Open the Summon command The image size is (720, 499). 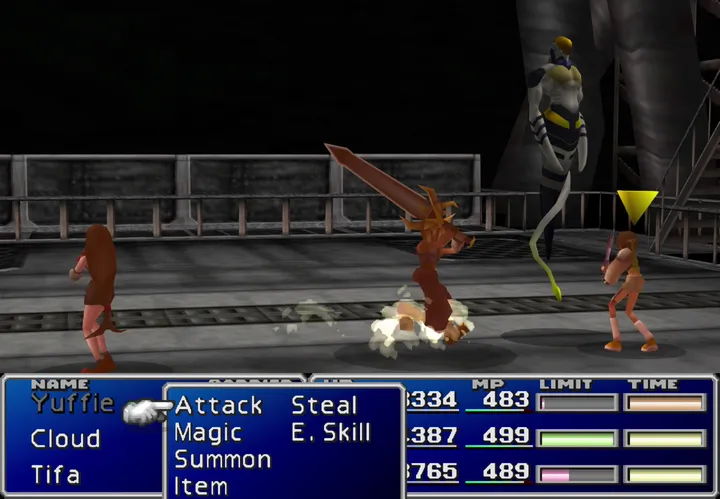pyautogui.click(x=222, y=460)
